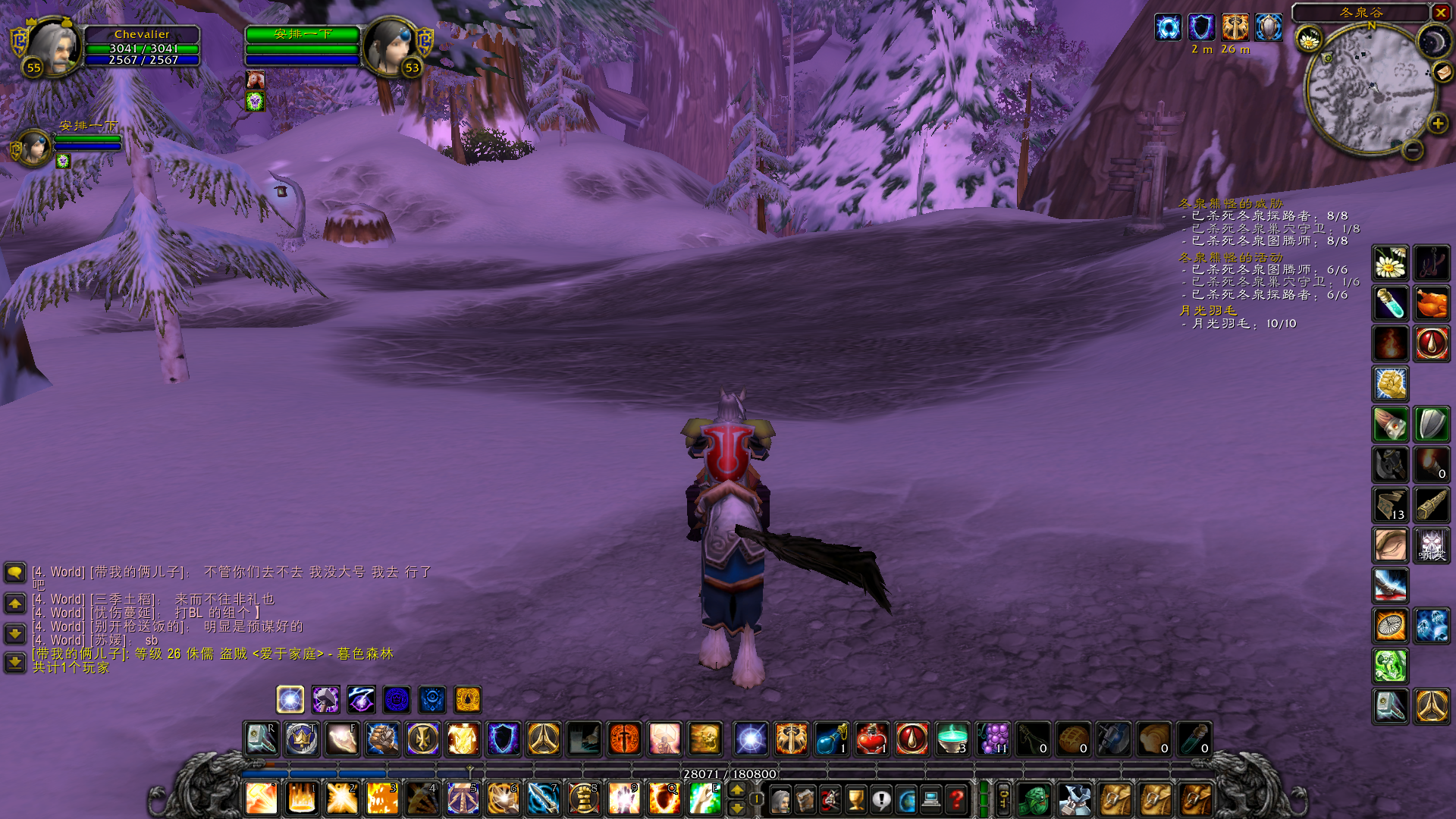
Task: Close the minimap with the red X
Action: coord(1440,12)
